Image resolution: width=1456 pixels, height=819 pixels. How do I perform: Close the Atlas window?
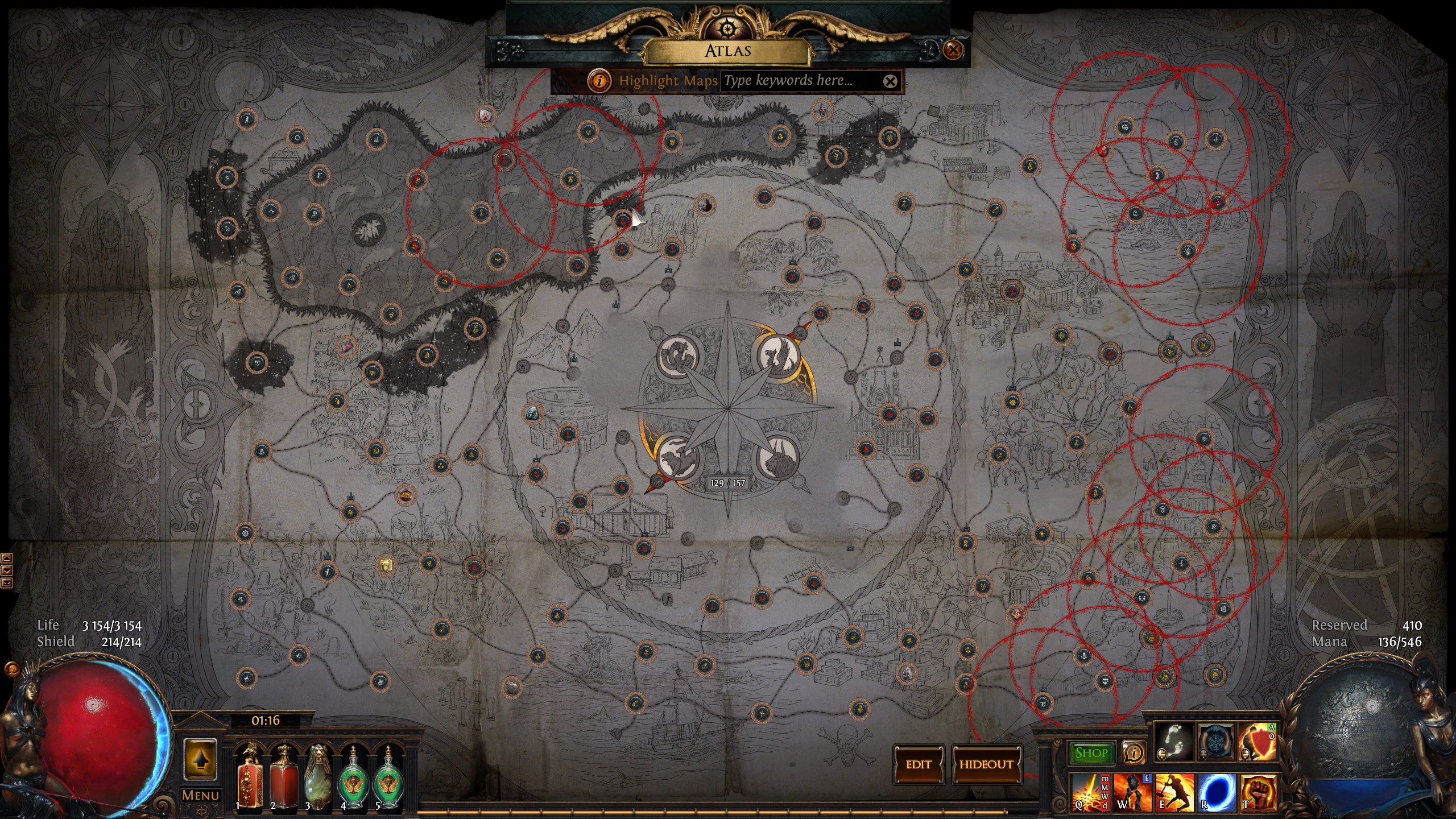(x=953, y=50)
